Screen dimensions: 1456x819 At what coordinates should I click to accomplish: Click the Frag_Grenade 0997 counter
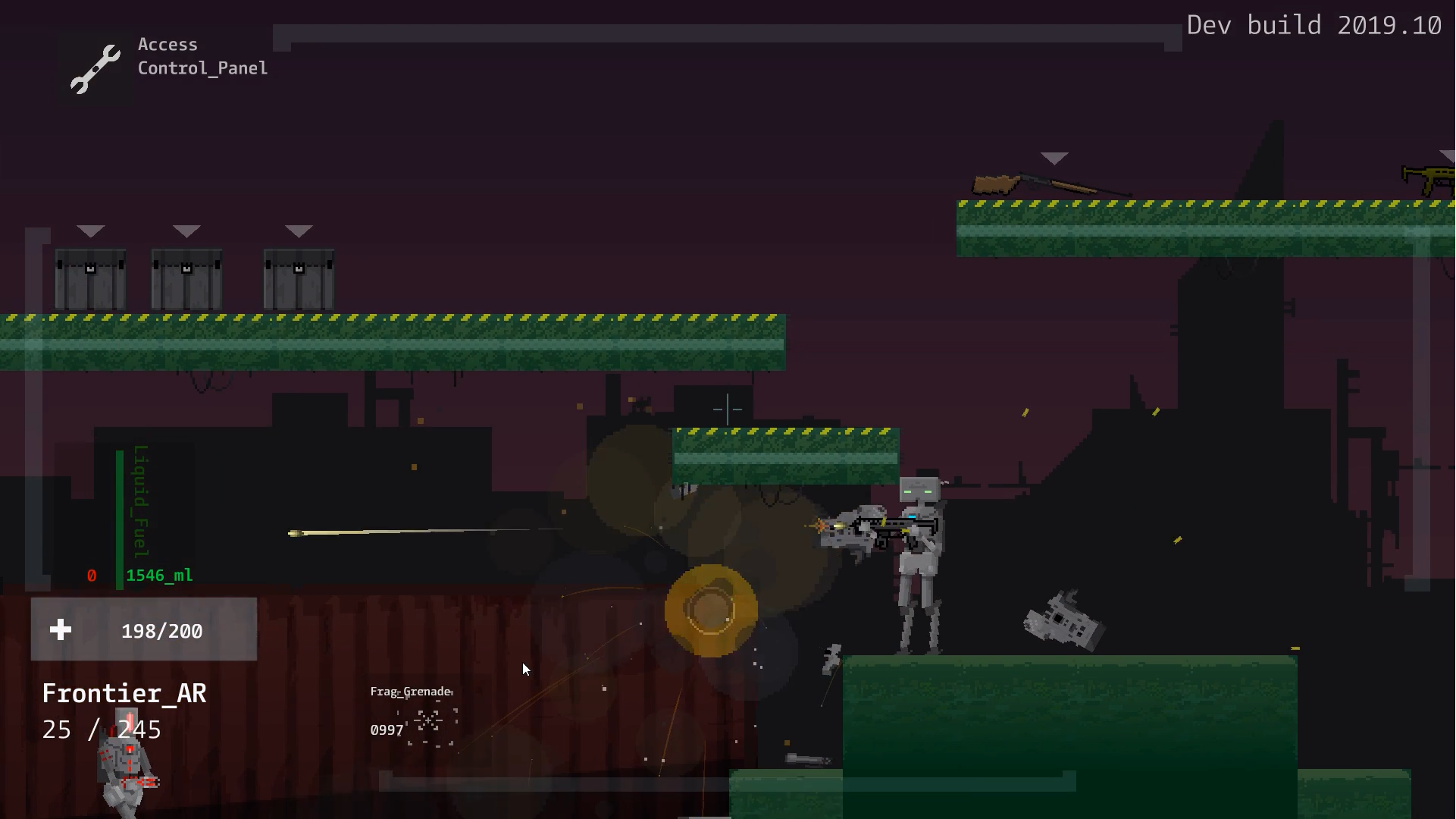(385, 730)
